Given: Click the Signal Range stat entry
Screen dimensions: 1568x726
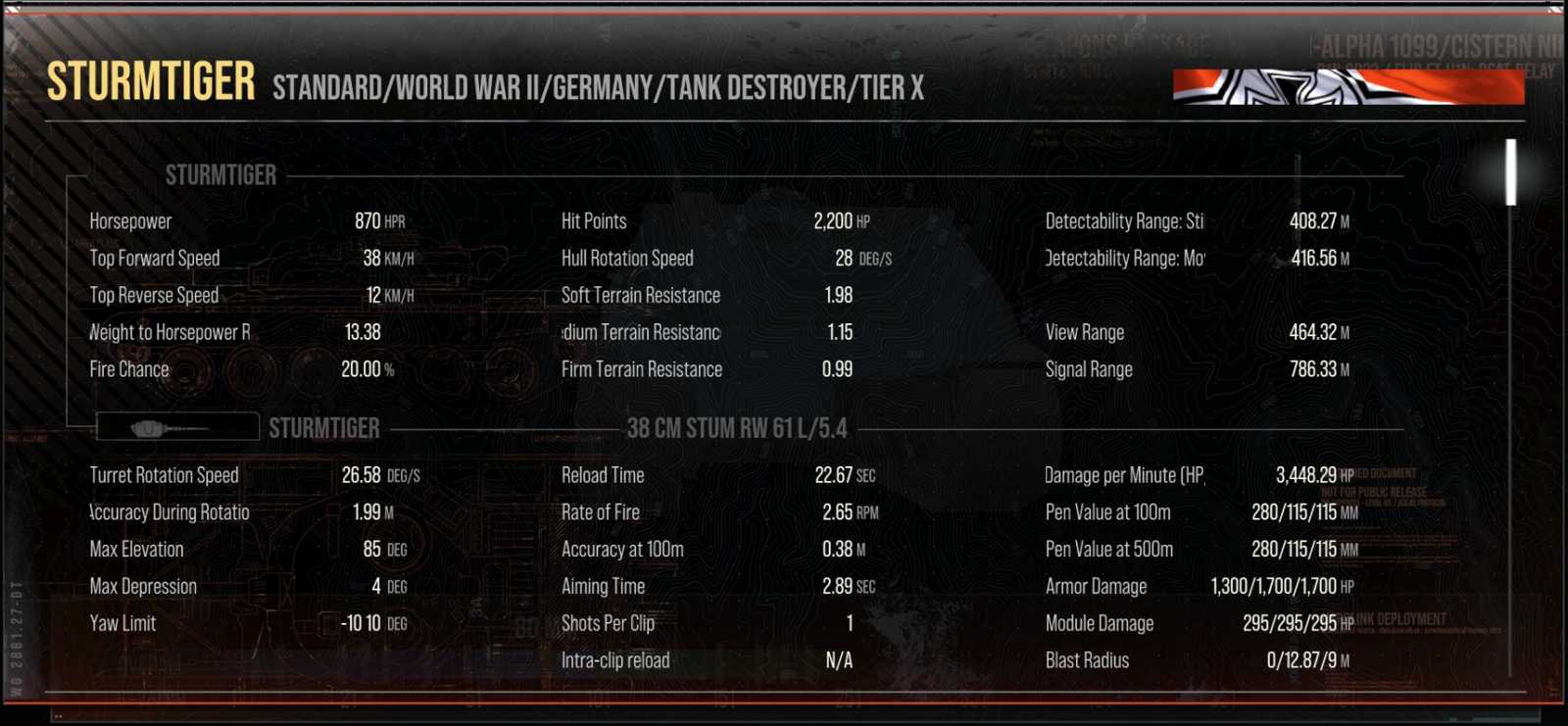Looking at the screenshot, I should pos(1196,370).
